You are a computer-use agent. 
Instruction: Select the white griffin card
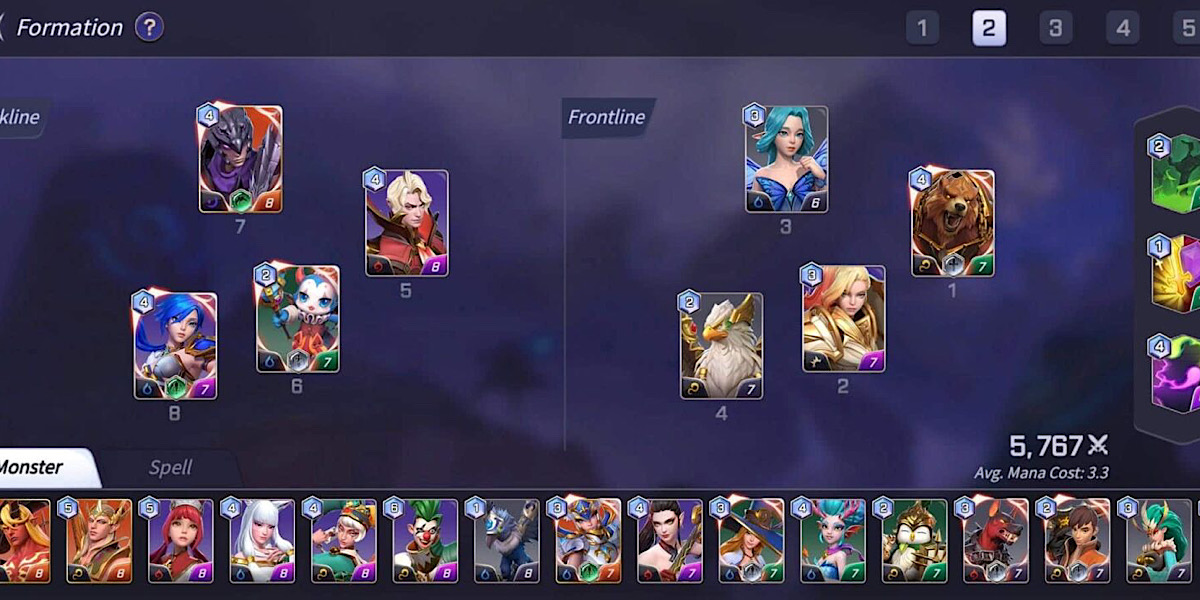tap(721, 346)
